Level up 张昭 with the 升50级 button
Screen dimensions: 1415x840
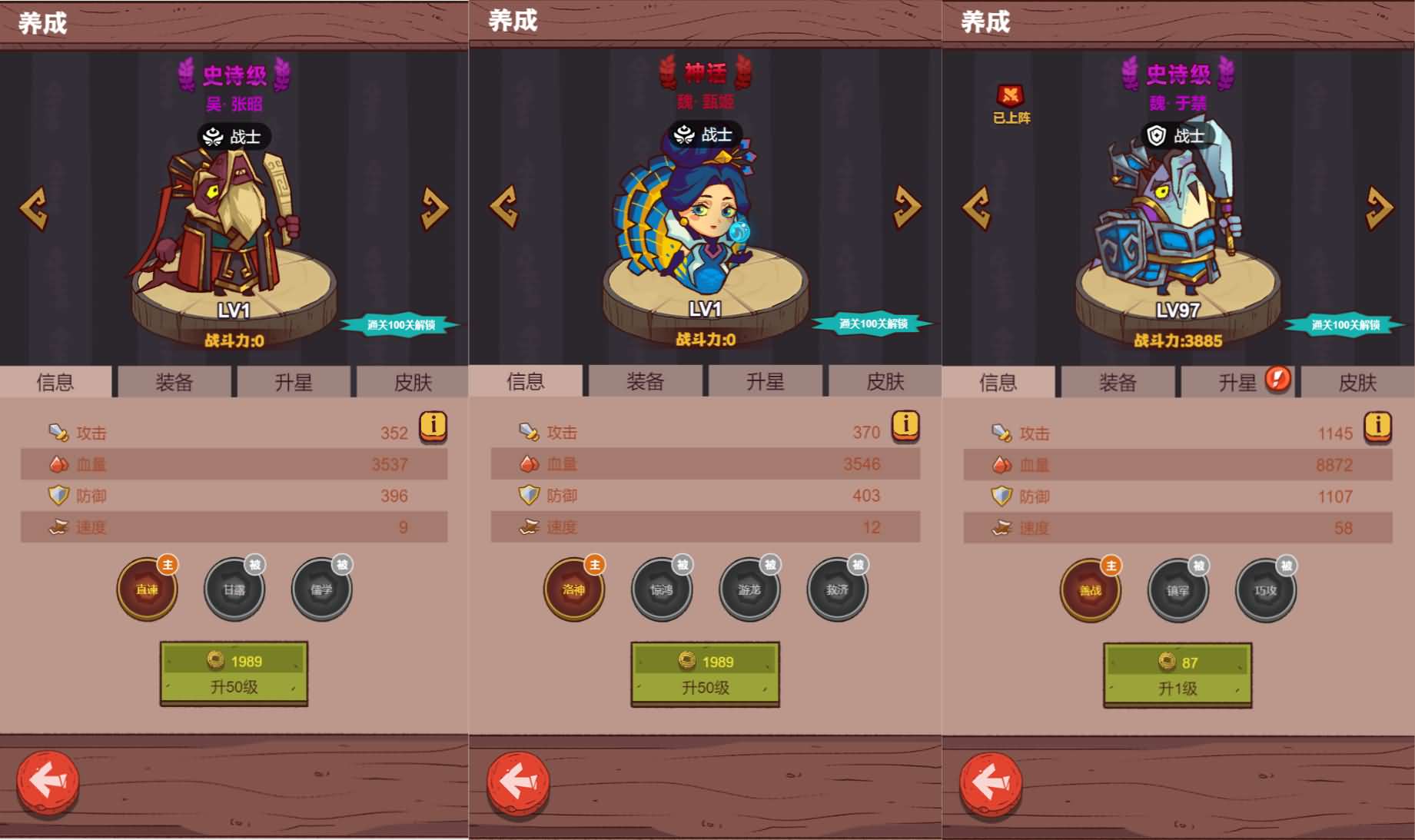tap(234, 673)
